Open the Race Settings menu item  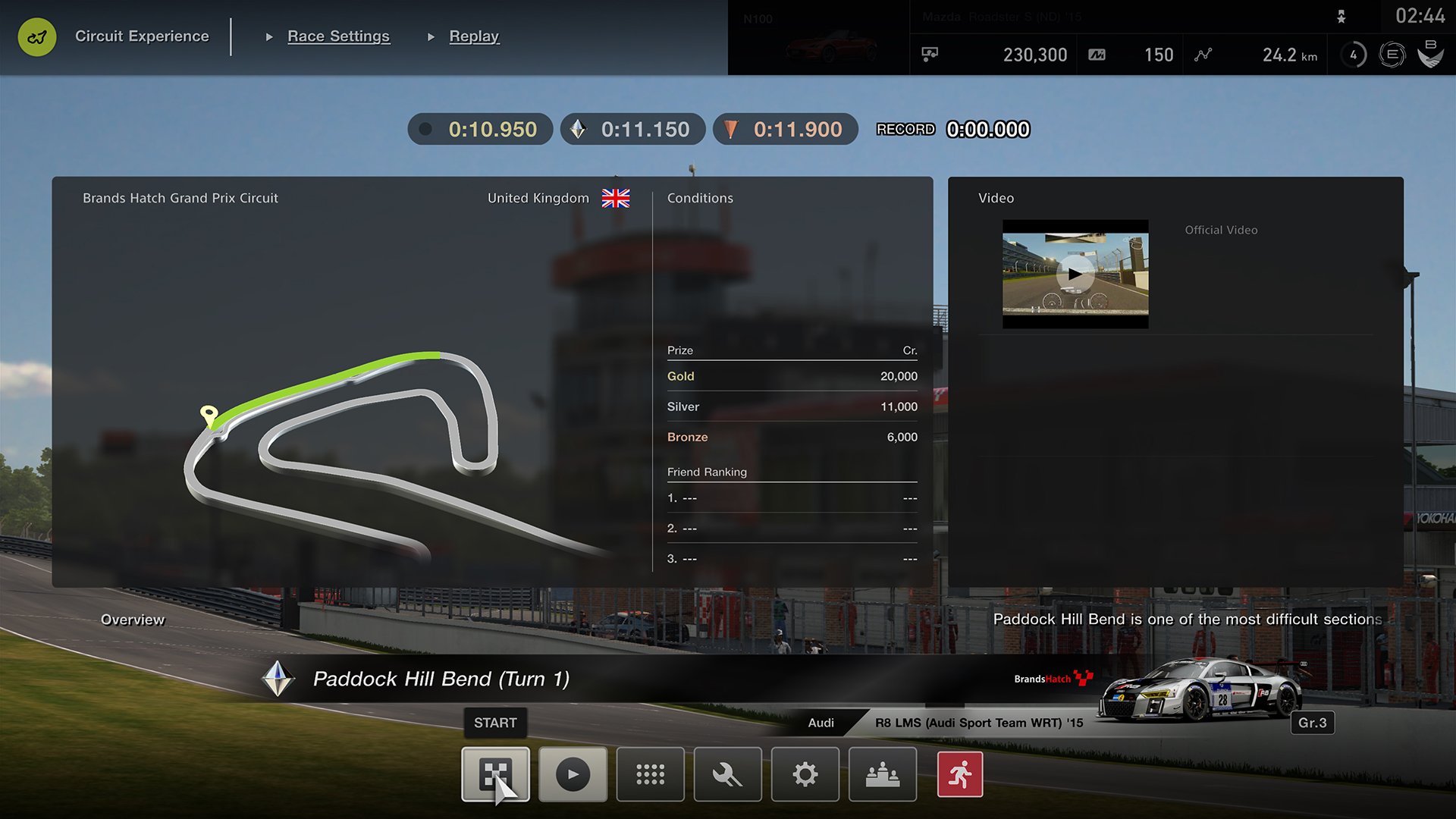point(338,36)
